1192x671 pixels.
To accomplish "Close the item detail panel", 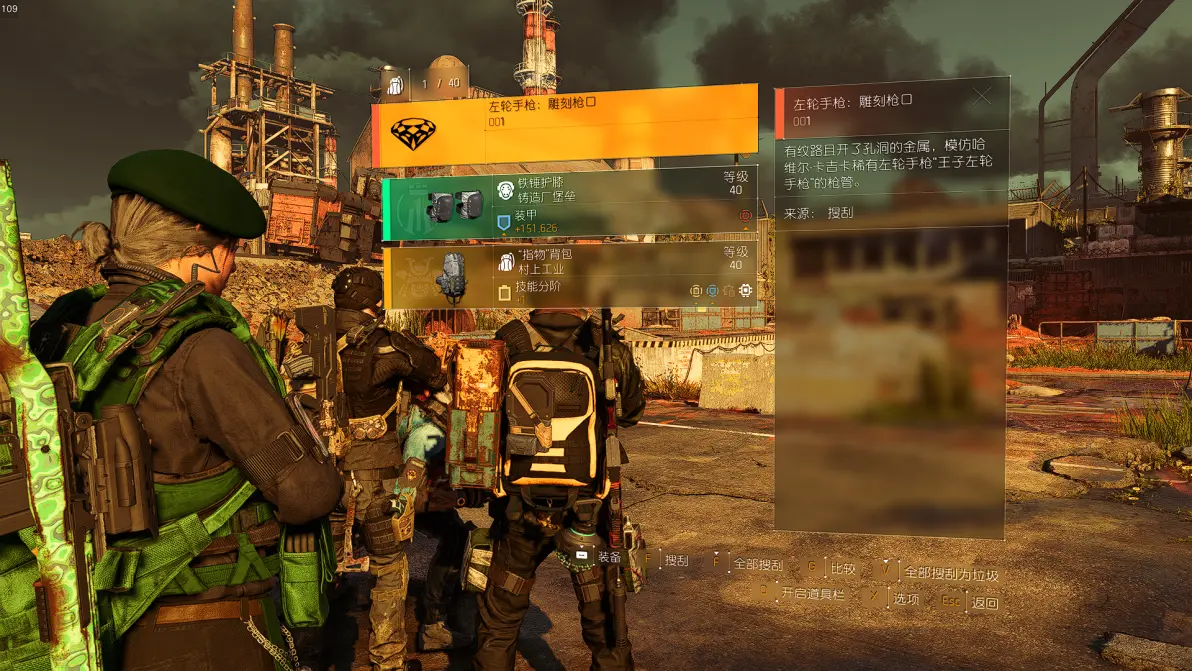I will pyautogui.click(x=982, y=97).
